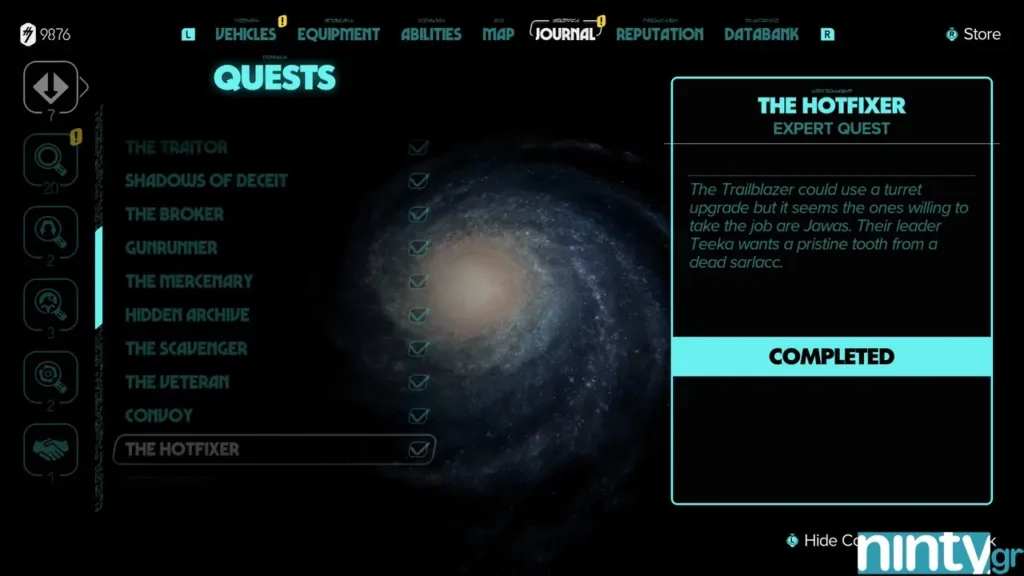
Task: Choose the Shadows of Deceit quest
Action: (x=206, y=181)
